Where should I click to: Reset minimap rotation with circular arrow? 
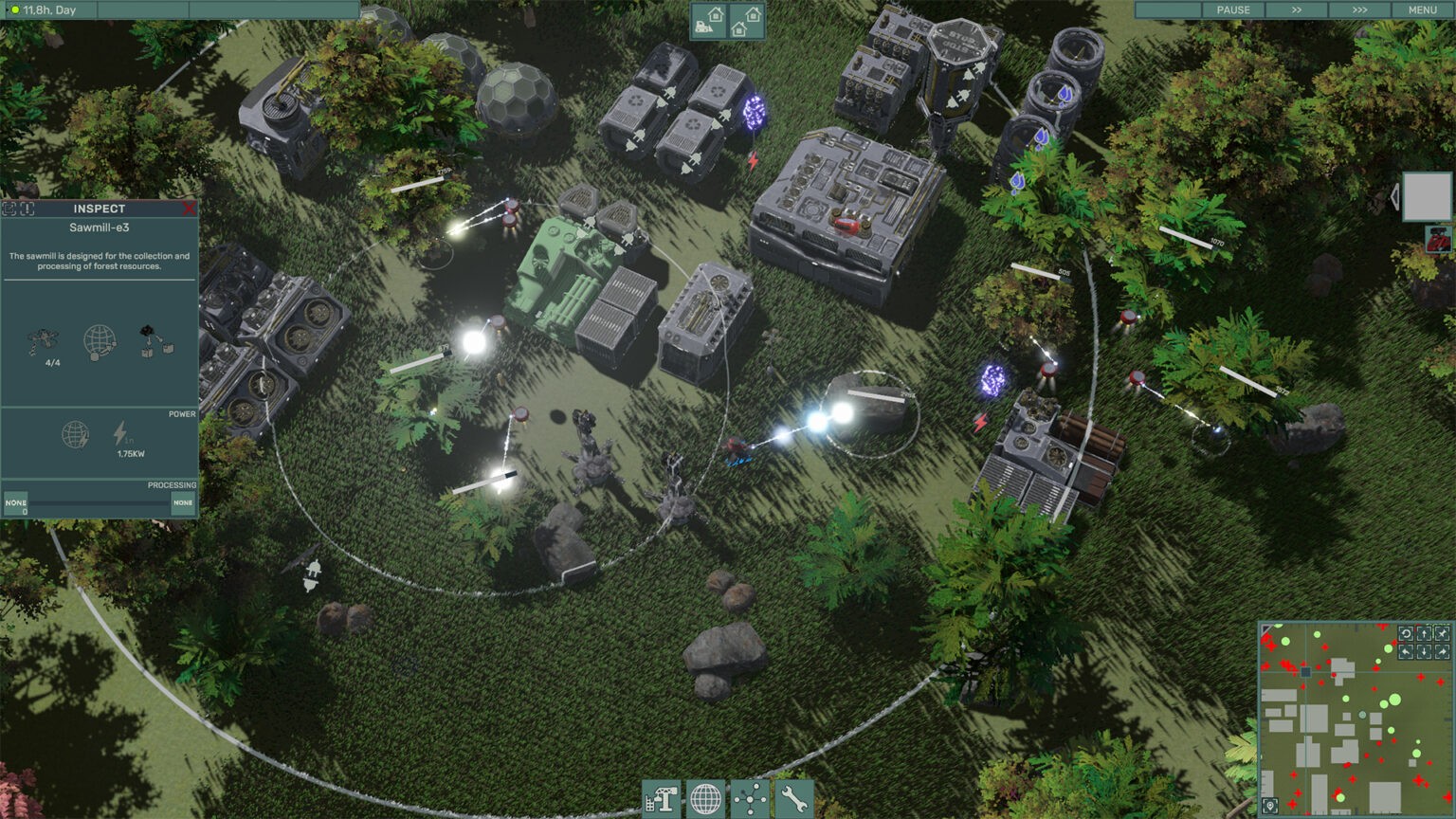(1406, 633)
